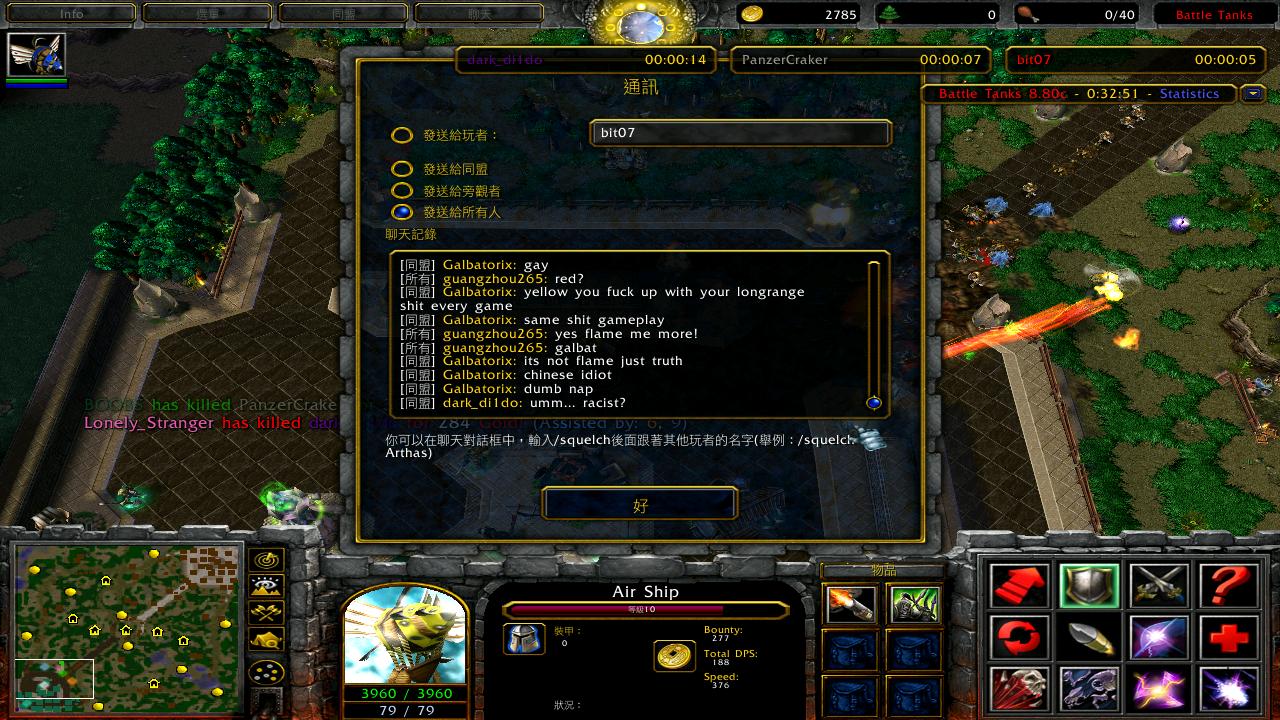Toggle minimap ally color mode (crossed axes)
Screen dimensions: 1280x720
pos(267,613)
